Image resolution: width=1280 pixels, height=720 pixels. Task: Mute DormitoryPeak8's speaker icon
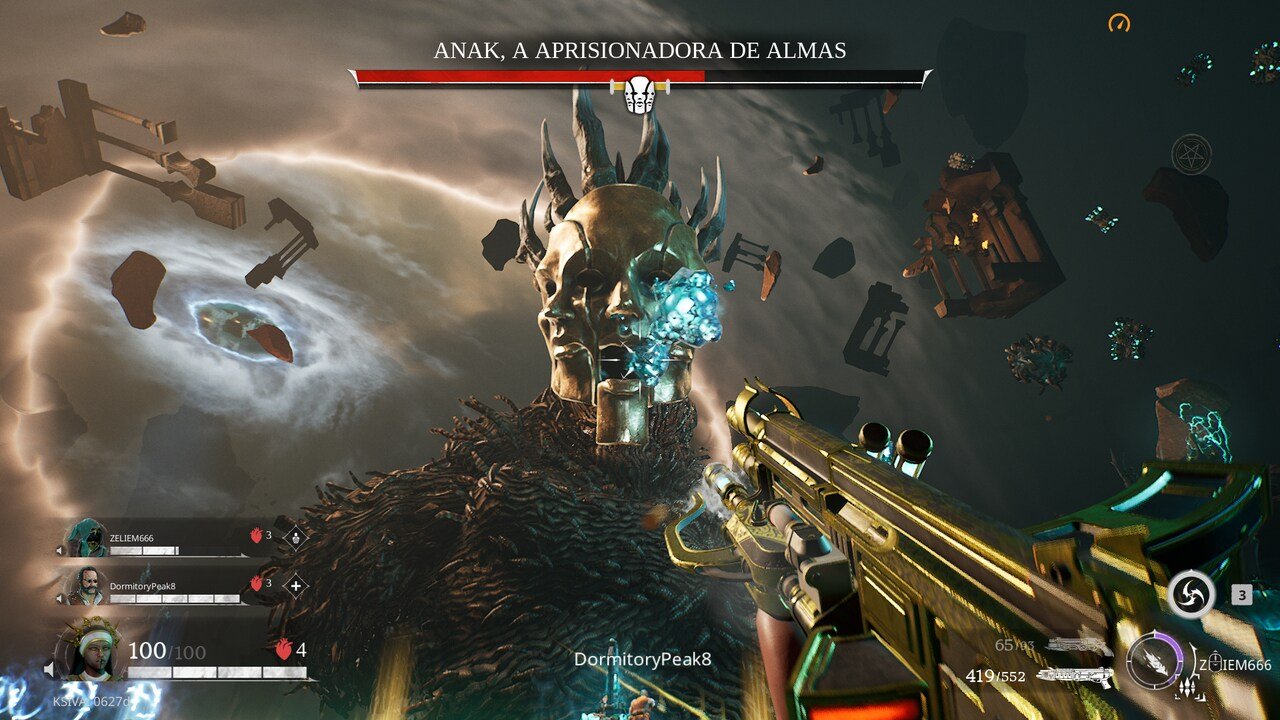point(60,597)
